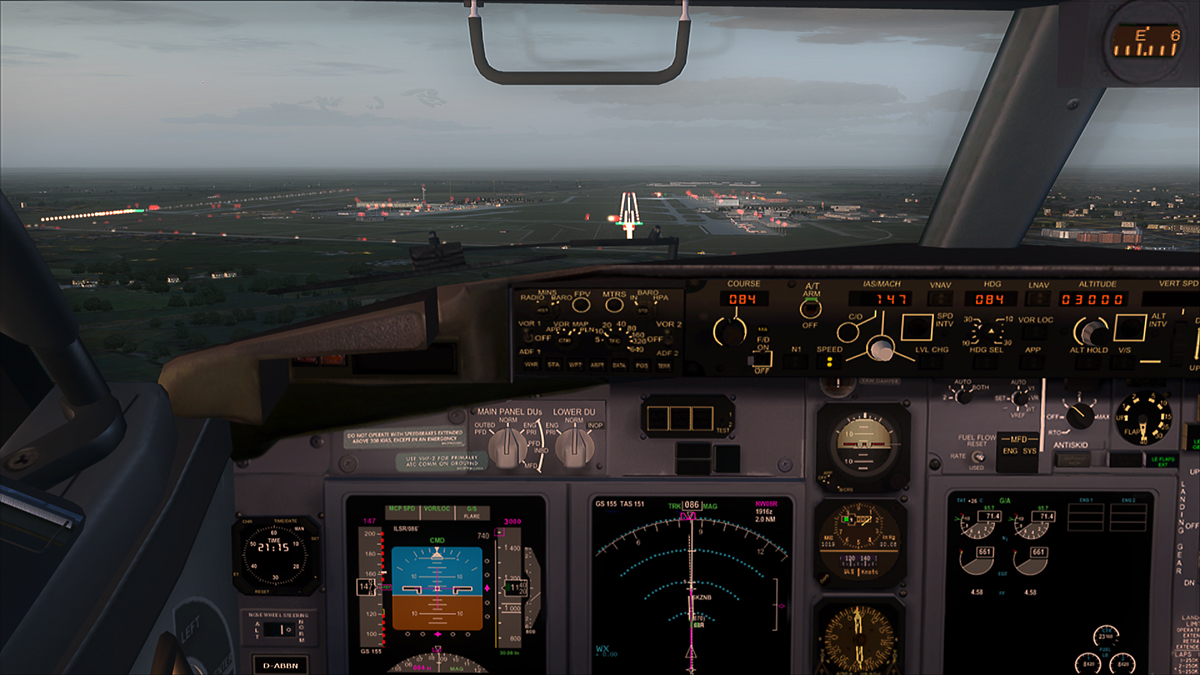Flip the A/T ARM switch
This screenshot has width=1200, height=675.
811,308
